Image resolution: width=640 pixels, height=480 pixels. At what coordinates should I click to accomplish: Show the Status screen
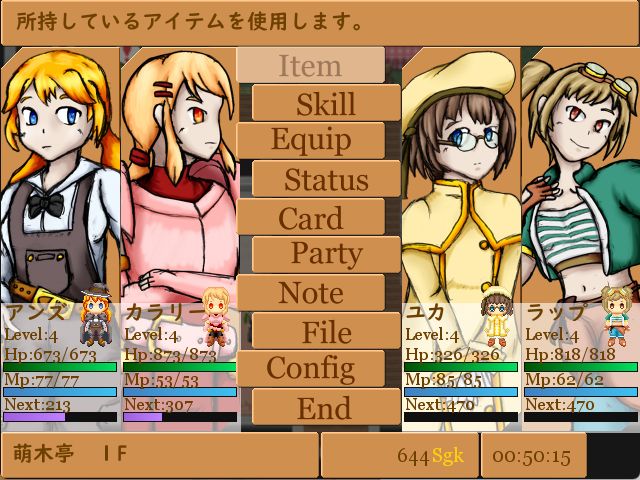tap(326, 180)
